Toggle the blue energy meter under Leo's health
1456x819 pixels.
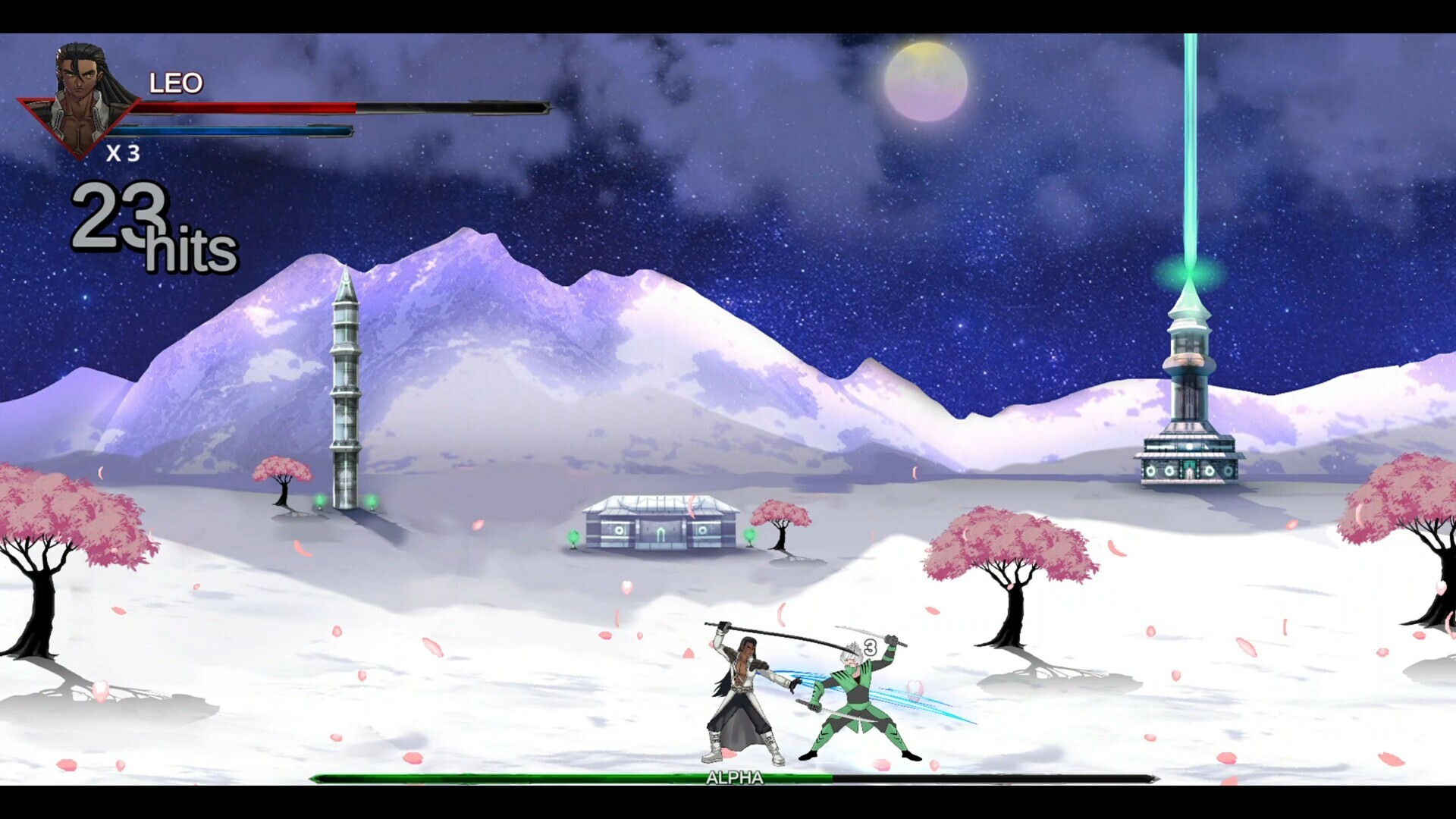pos(235,129)
